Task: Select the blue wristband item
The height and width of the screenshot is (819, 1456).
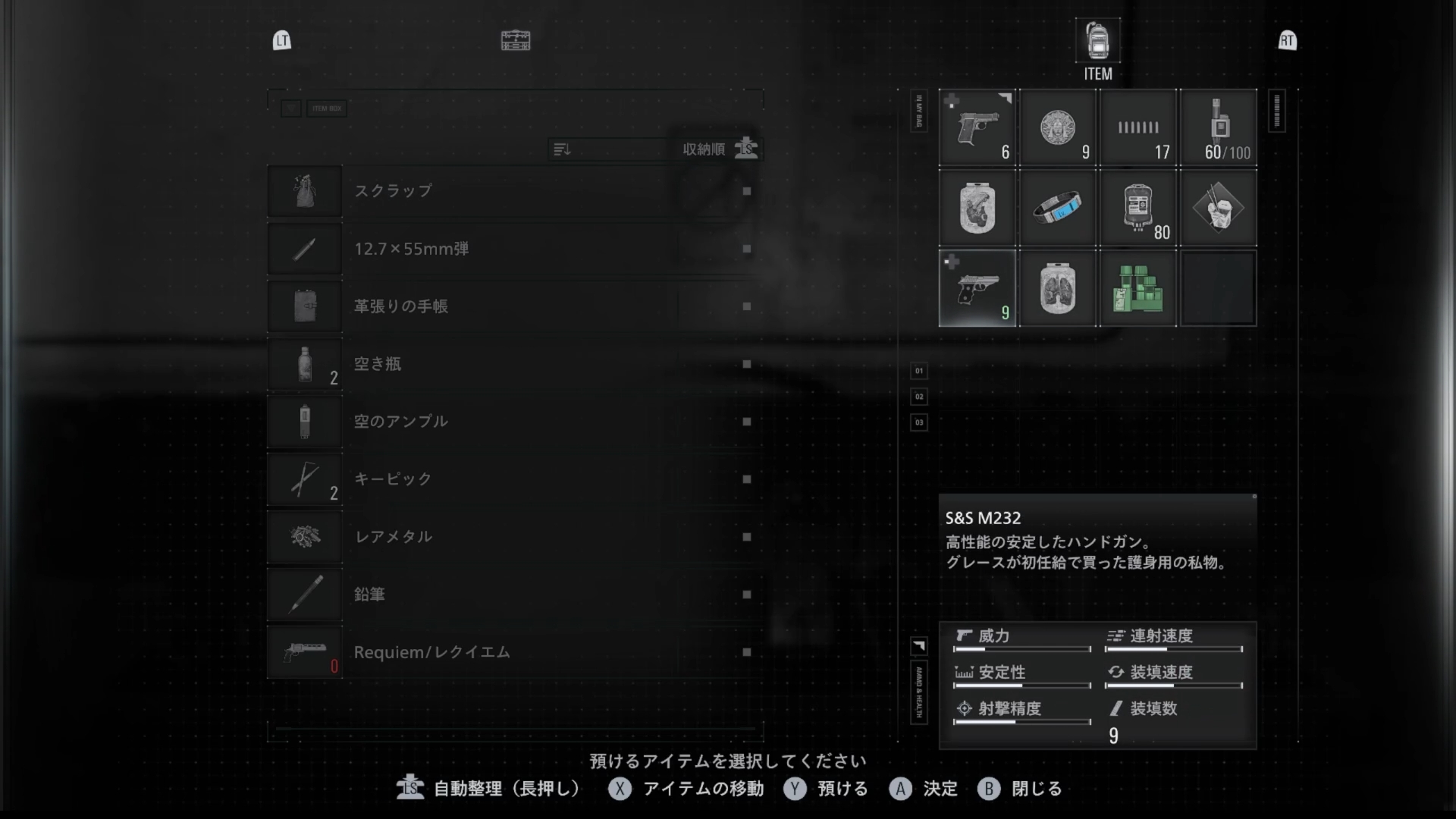Action: [1057, 208]
